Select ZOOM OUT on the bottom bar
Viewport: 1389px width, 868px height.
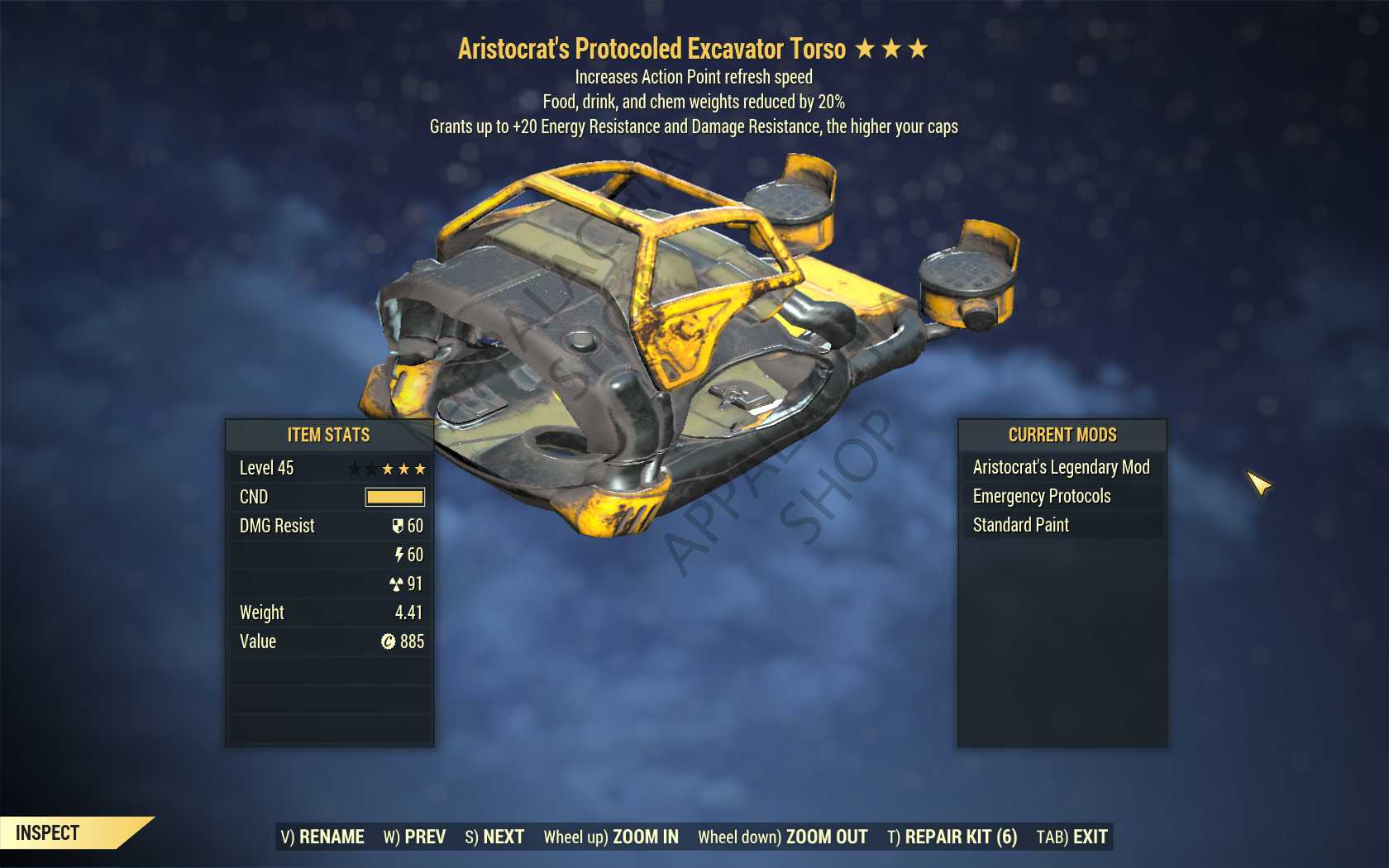[x=782, y=837]
